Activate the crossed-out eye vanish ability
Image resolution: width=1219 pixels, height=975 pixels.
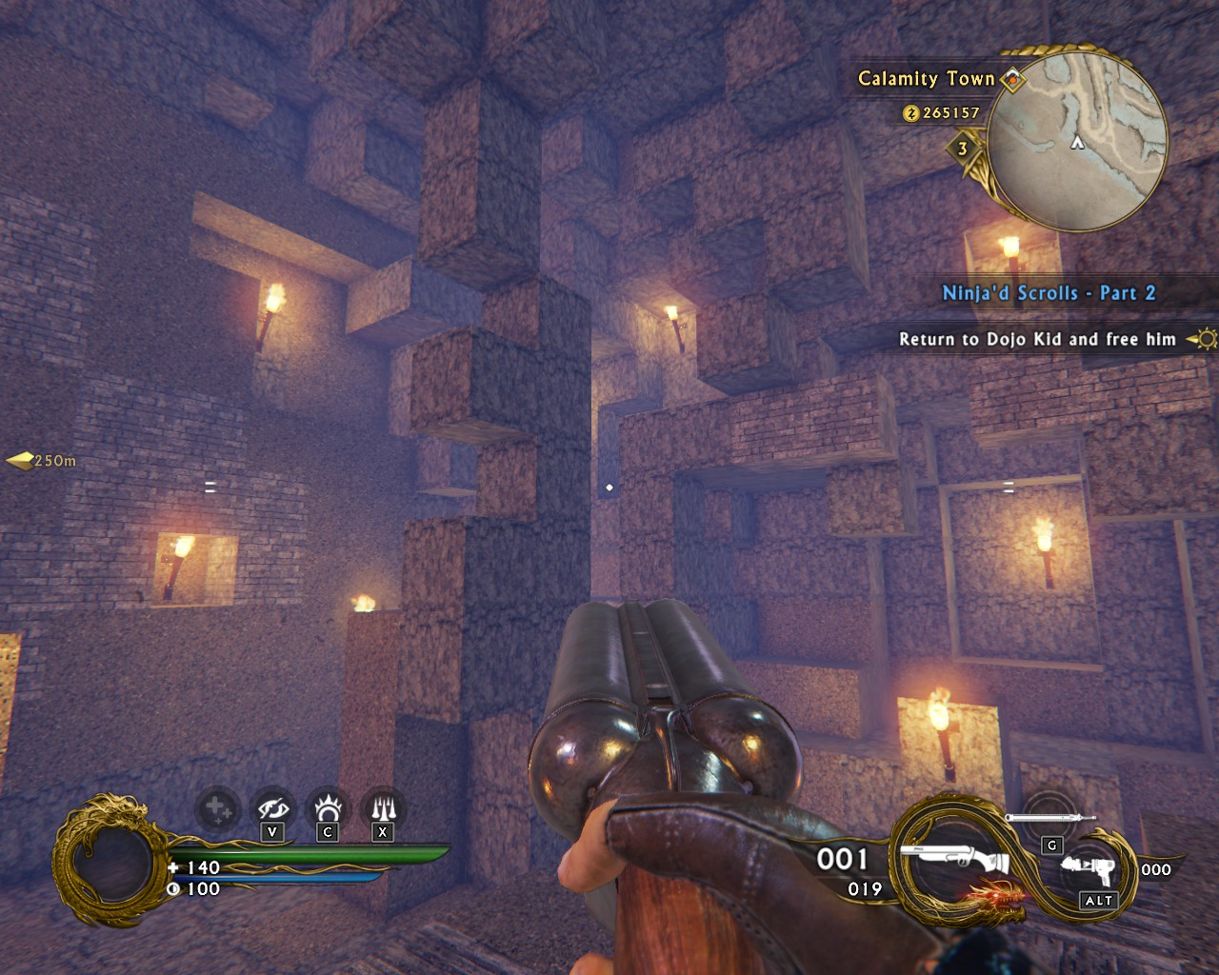point(272,807)
